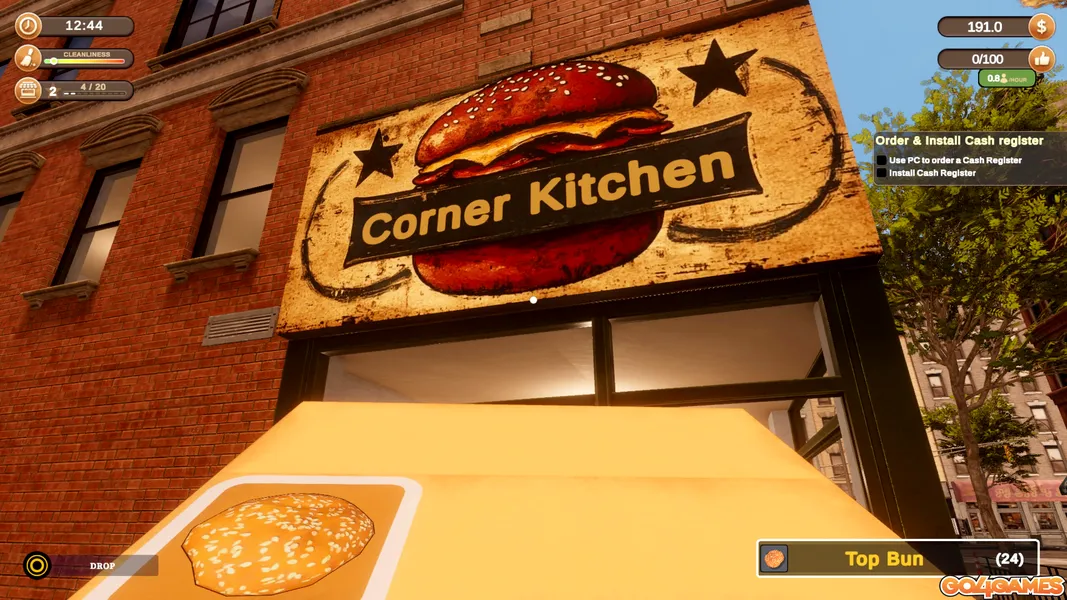1067x600 pixels.
Task: Select the broom cleanliness icon
Action: pos(28,58)
